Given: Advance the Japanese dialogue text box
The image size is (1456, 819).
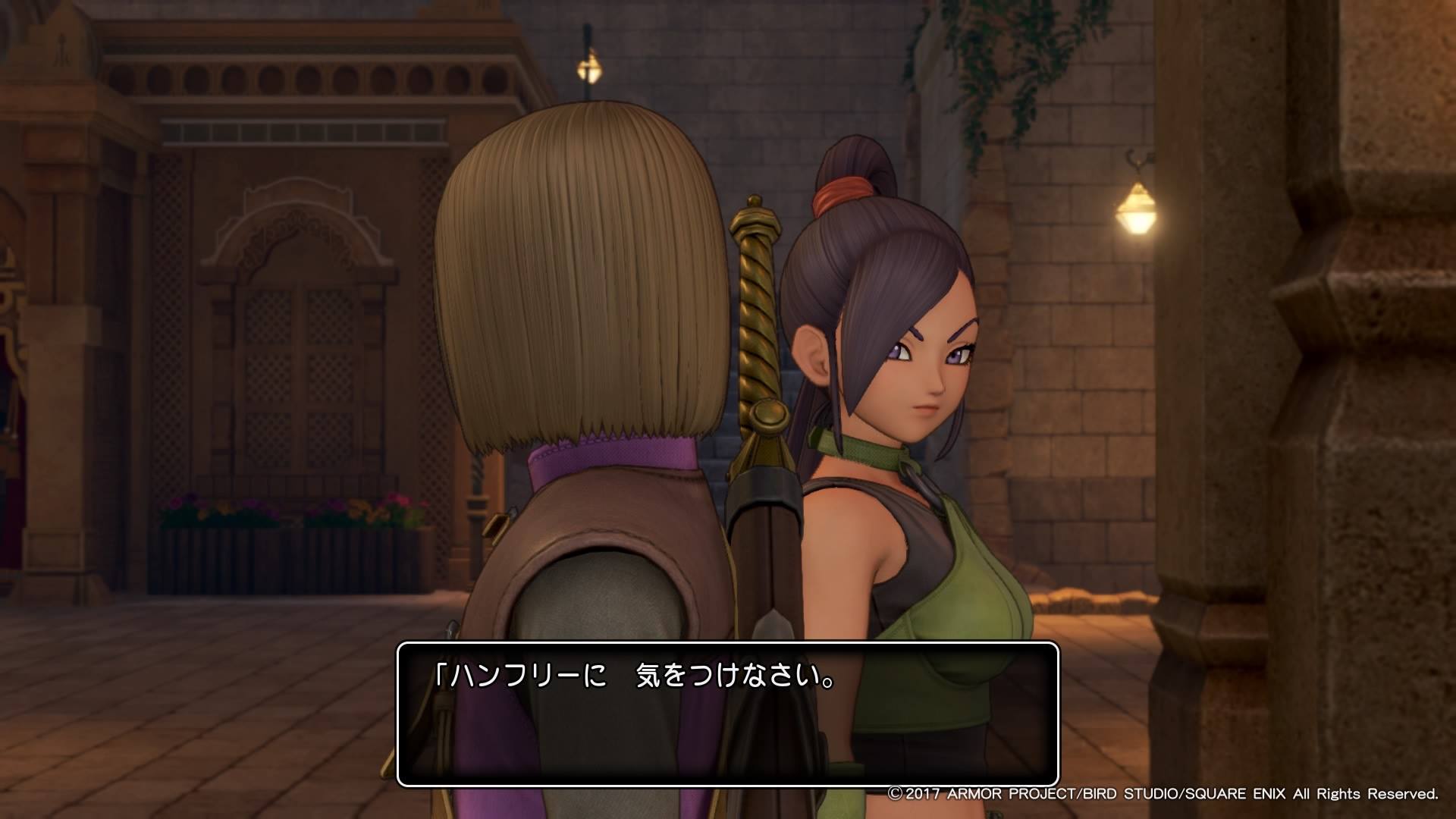Looking at the screenshot, I should click(727, 714).
